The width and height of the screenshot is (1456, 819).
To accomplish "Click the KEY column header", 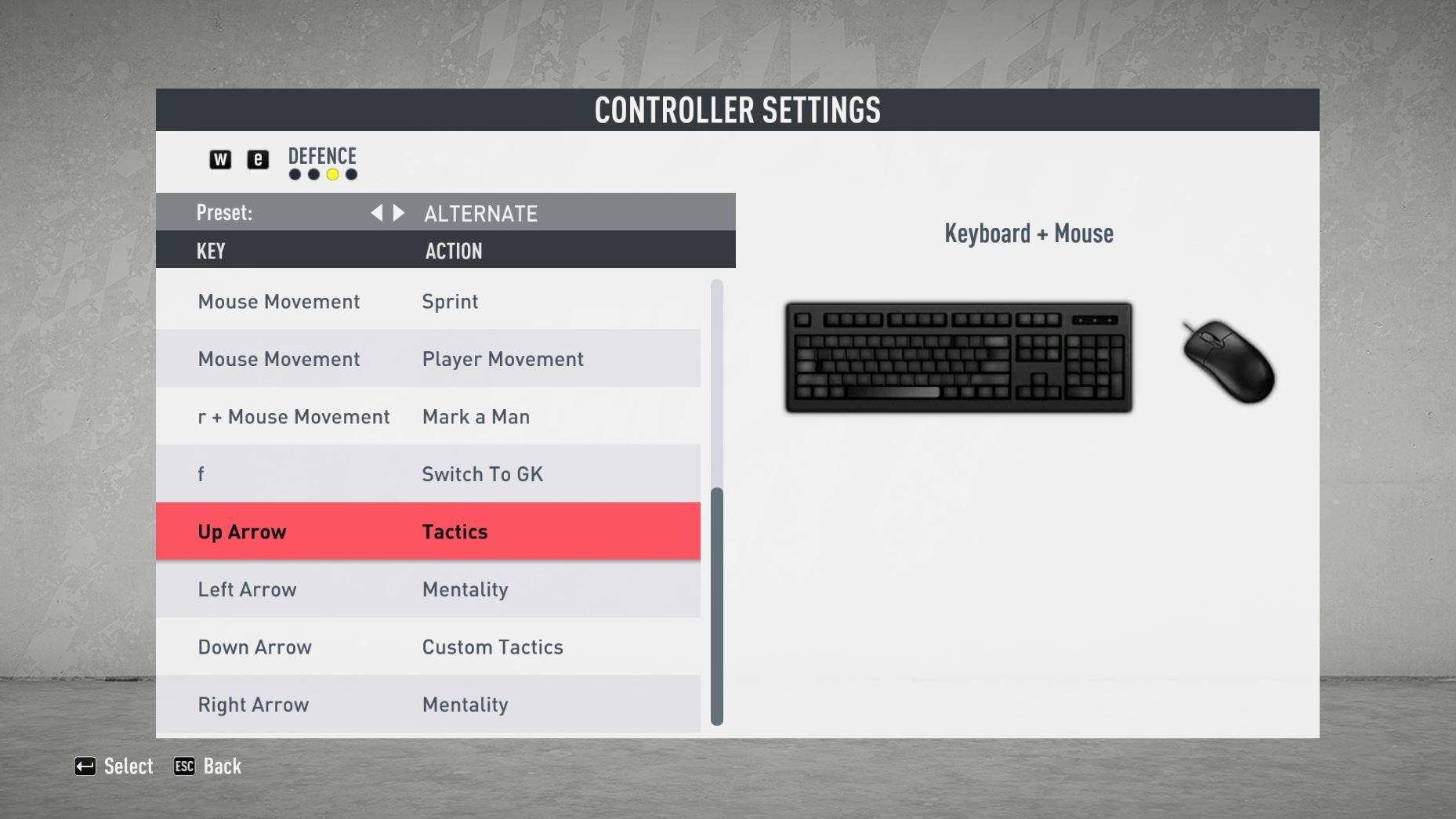I will [210, 251].
